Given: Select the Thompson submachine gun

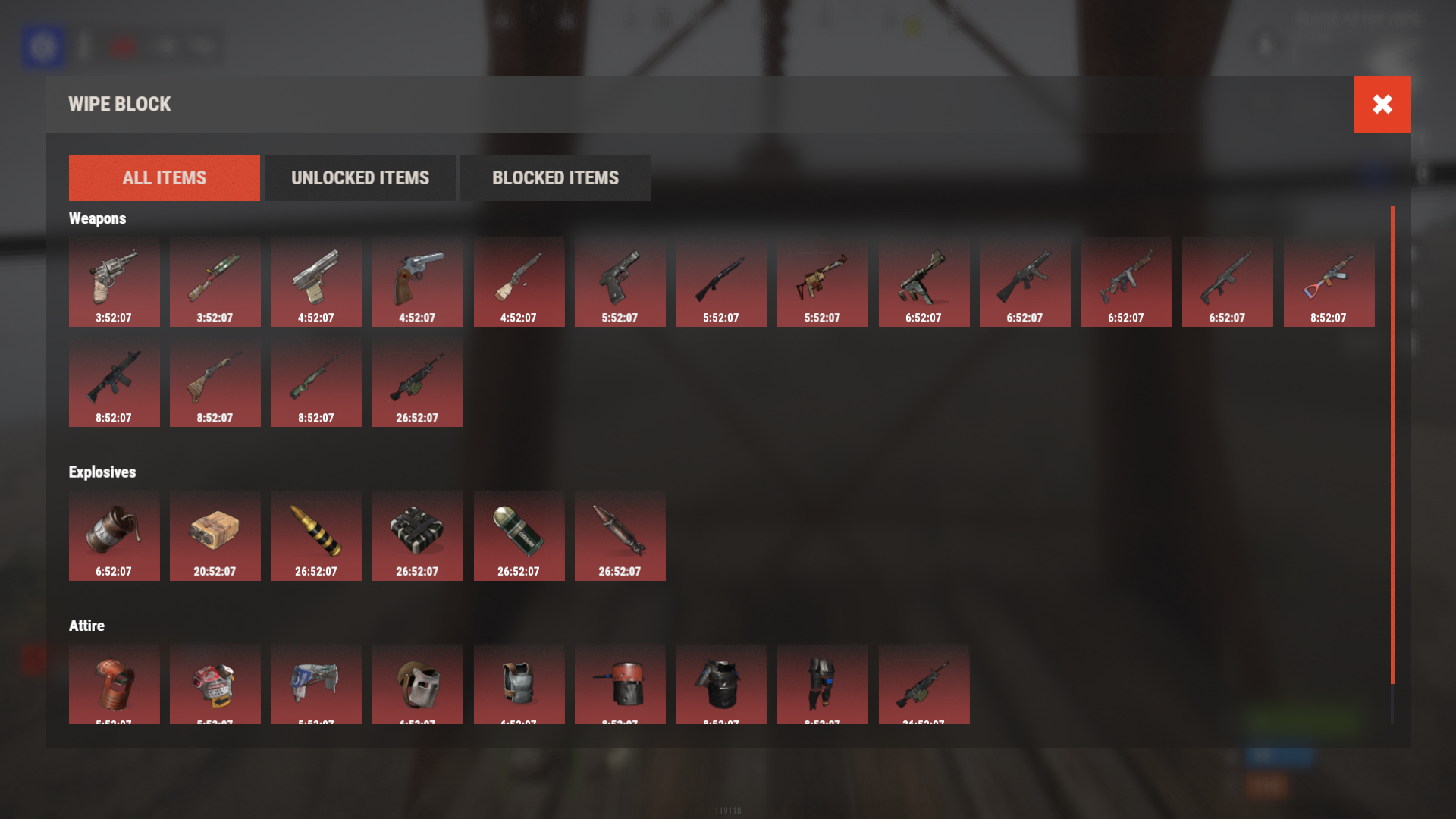Looking at the screenshot, I should click(1126, 281).
